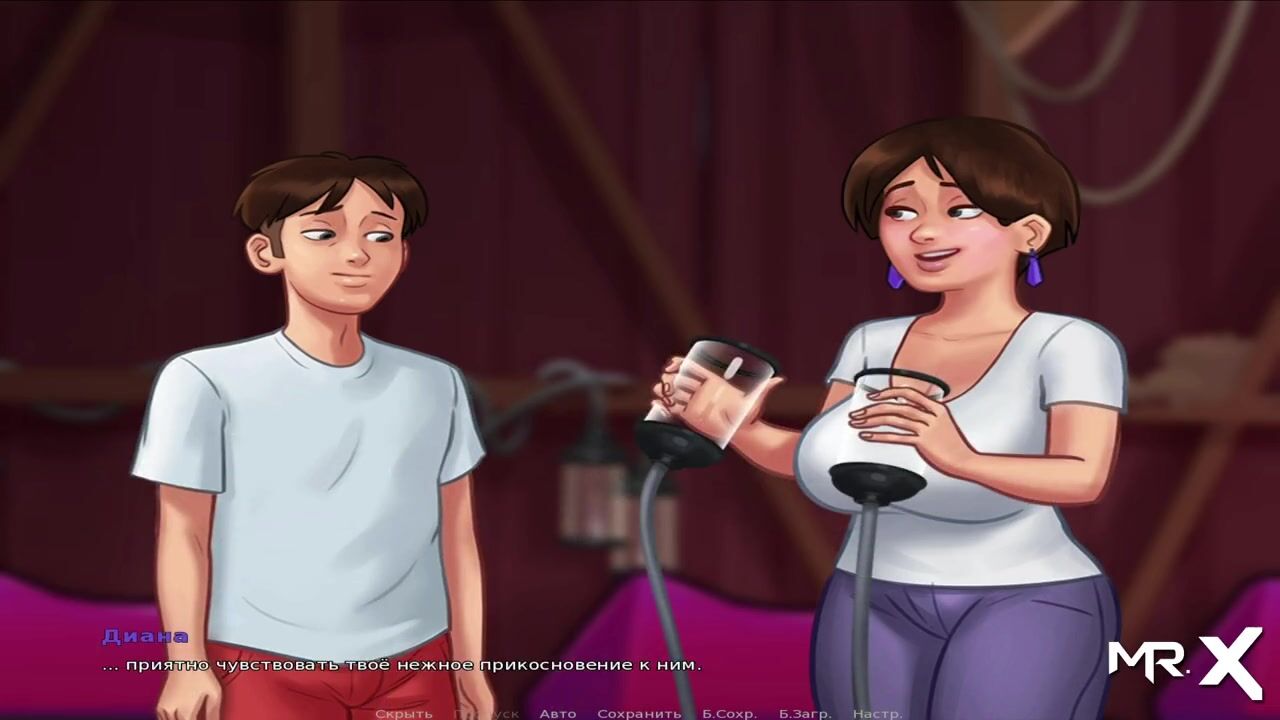Screen dimensions: 1280x720
Task: Open the Настр. settings menu
Action: pos(877,713)
